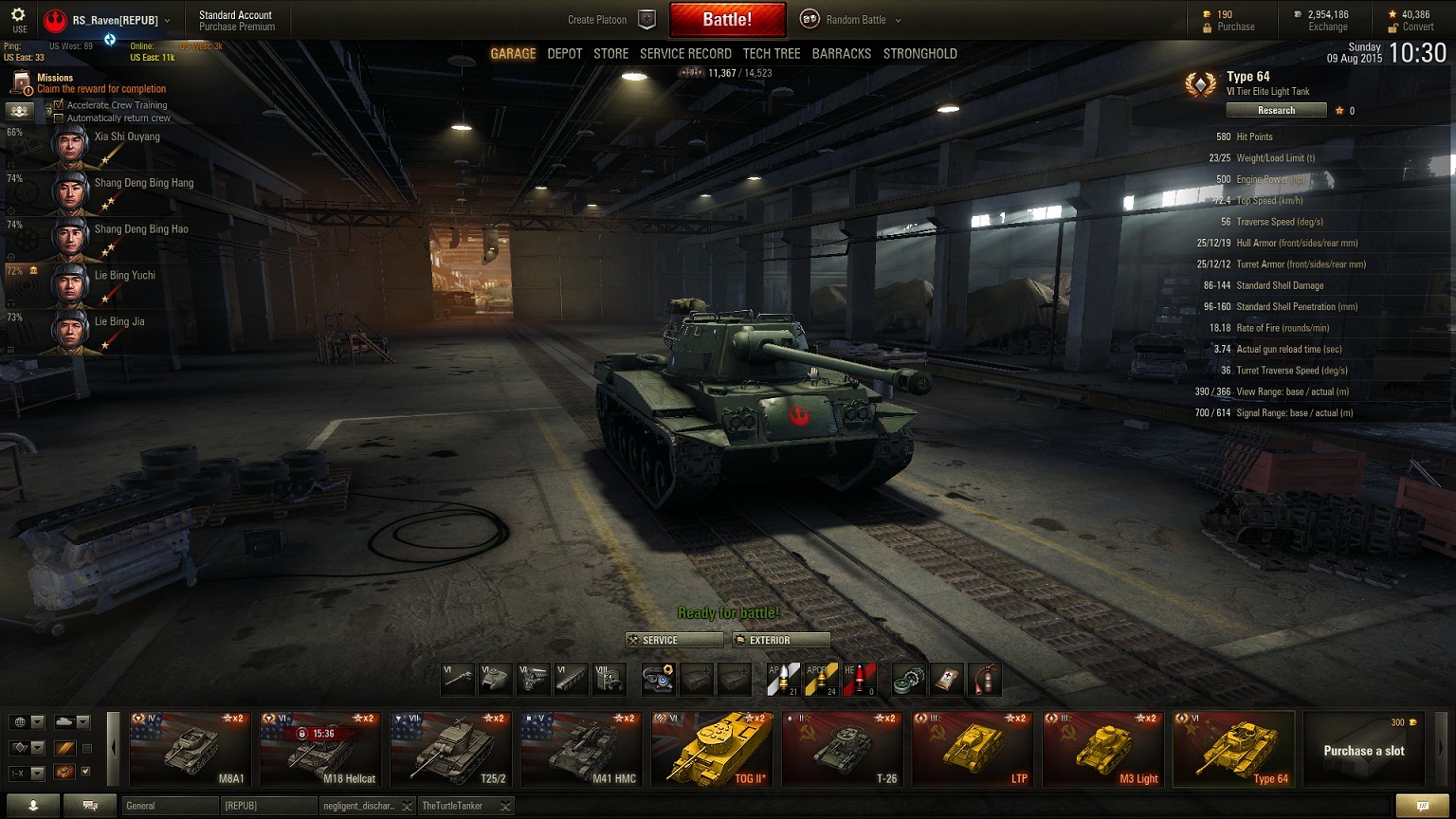Switch to the Depot tab

[564, 54]
